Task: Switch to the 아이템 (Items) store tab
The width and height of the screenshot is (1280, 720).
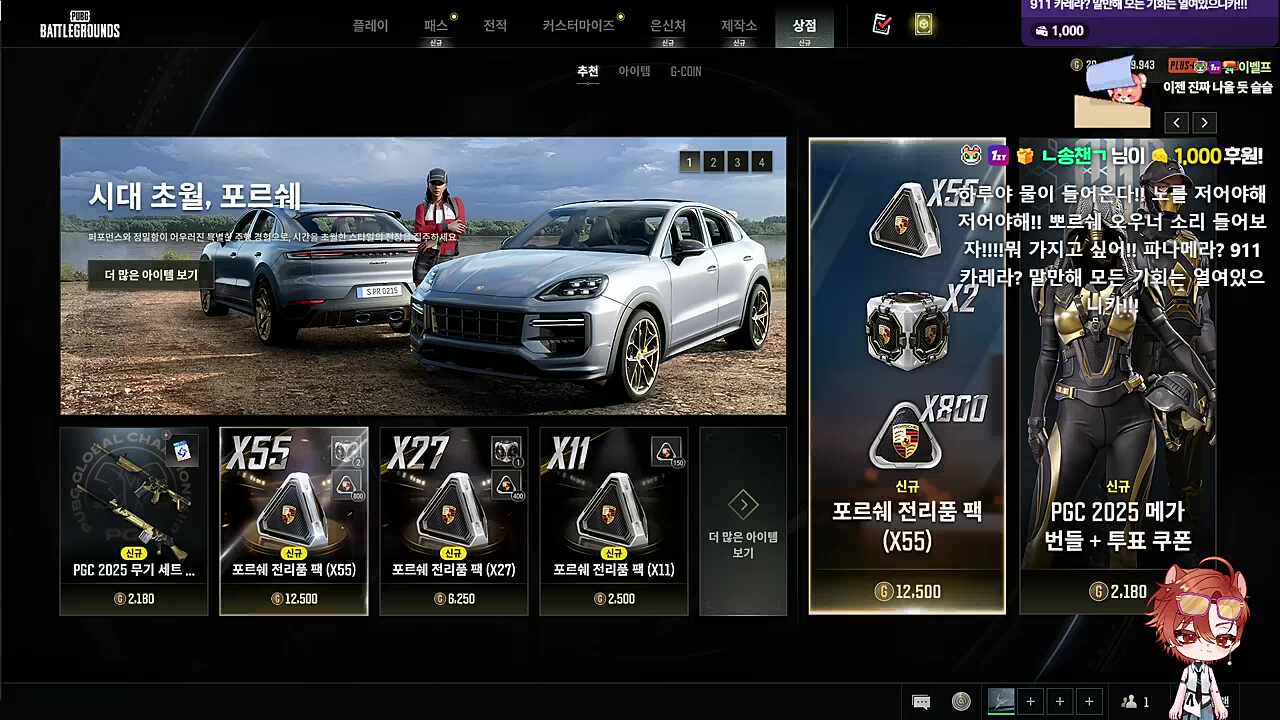Action: pyautogui.click(x=634, y=72)
